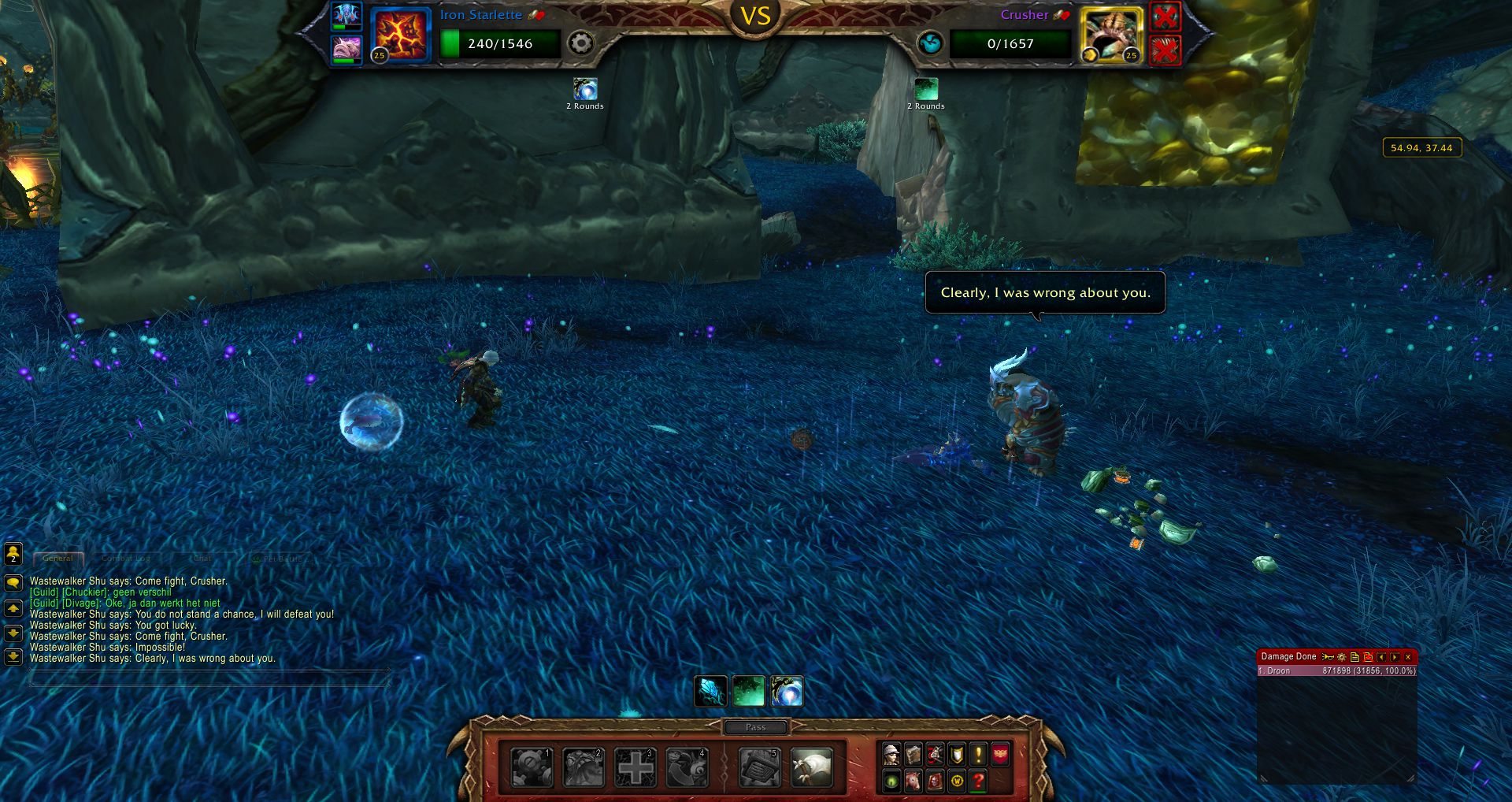Screen dimensions: 1512x802
Task: Open the chat menu speech bubble button
Action: (x=13, y=583)
